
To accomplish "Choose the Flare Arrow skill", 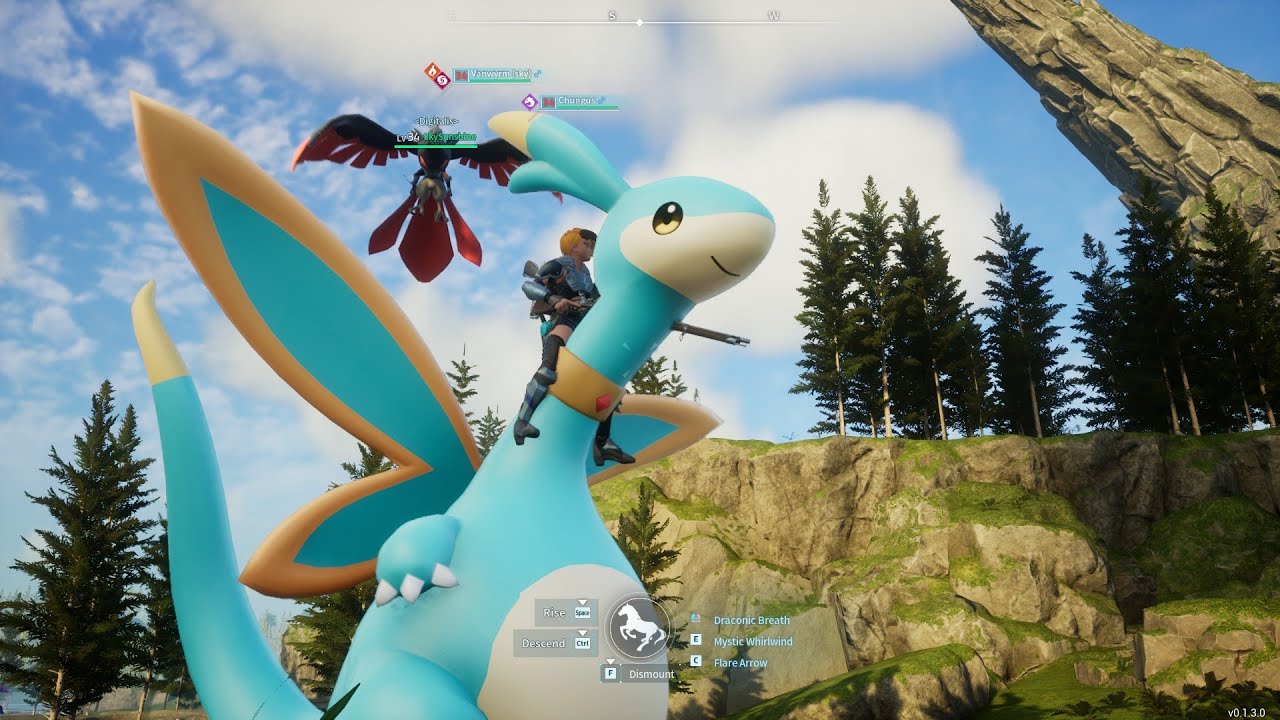I will point(740,662).
